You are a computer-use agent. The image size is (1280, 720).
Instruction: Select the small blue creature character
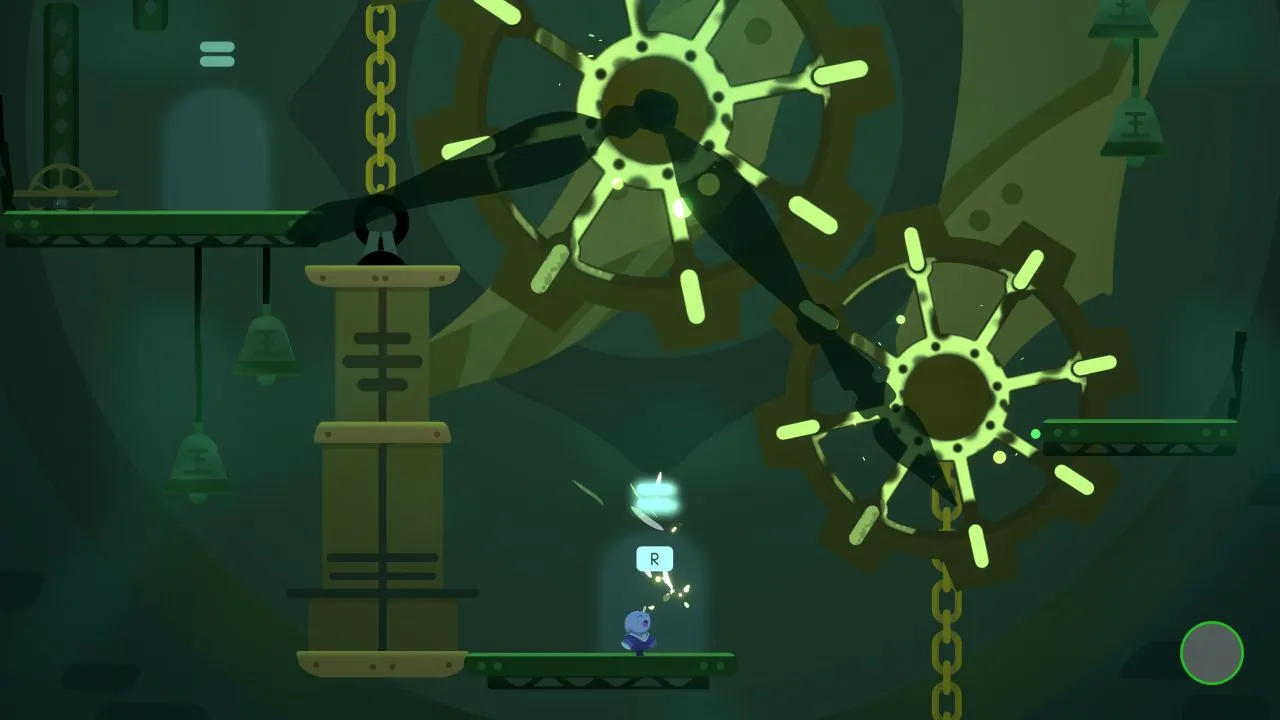point(640,630)
